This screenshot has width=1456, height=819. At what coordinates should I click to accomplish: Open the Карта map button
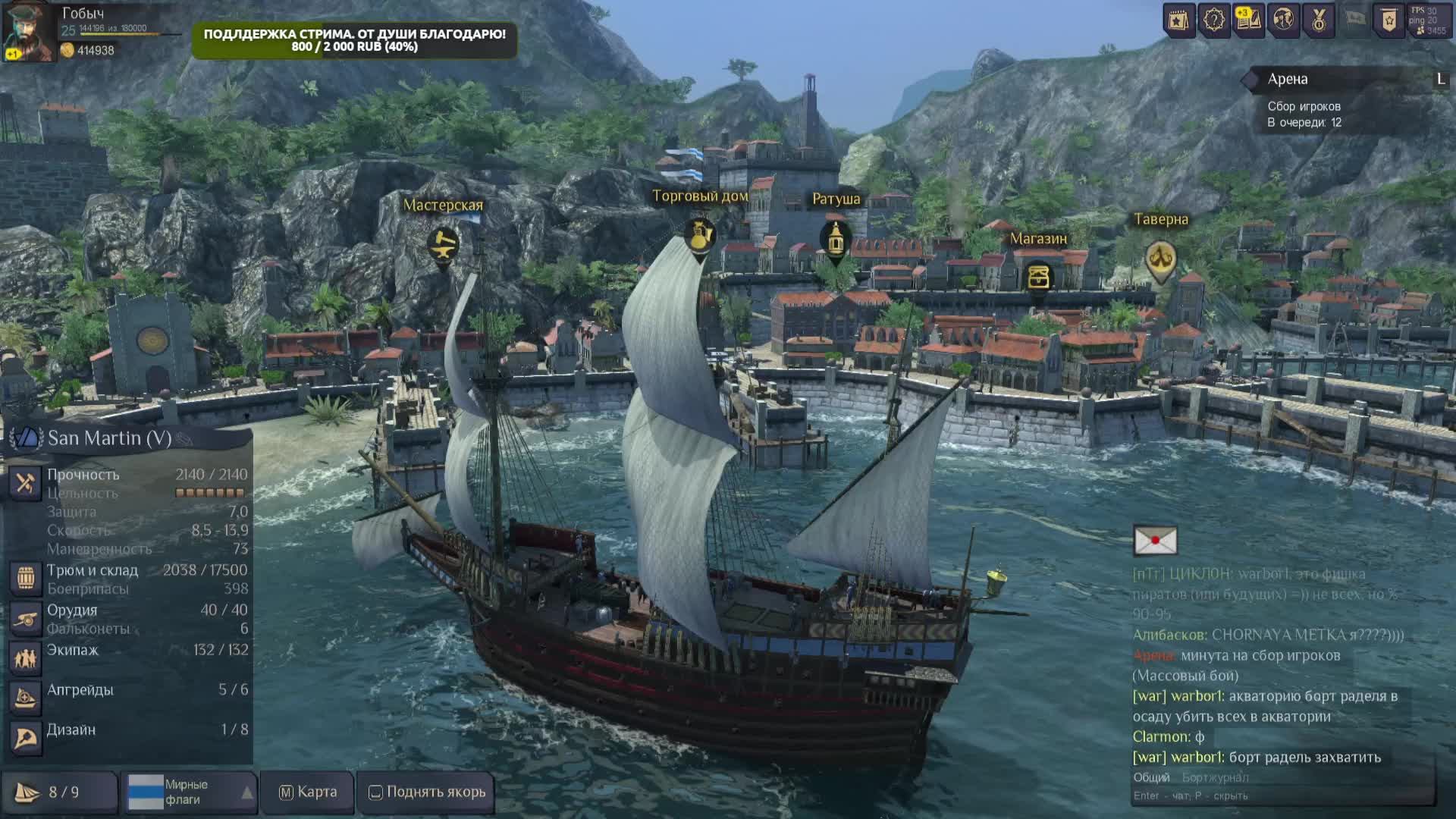(308, 792)
